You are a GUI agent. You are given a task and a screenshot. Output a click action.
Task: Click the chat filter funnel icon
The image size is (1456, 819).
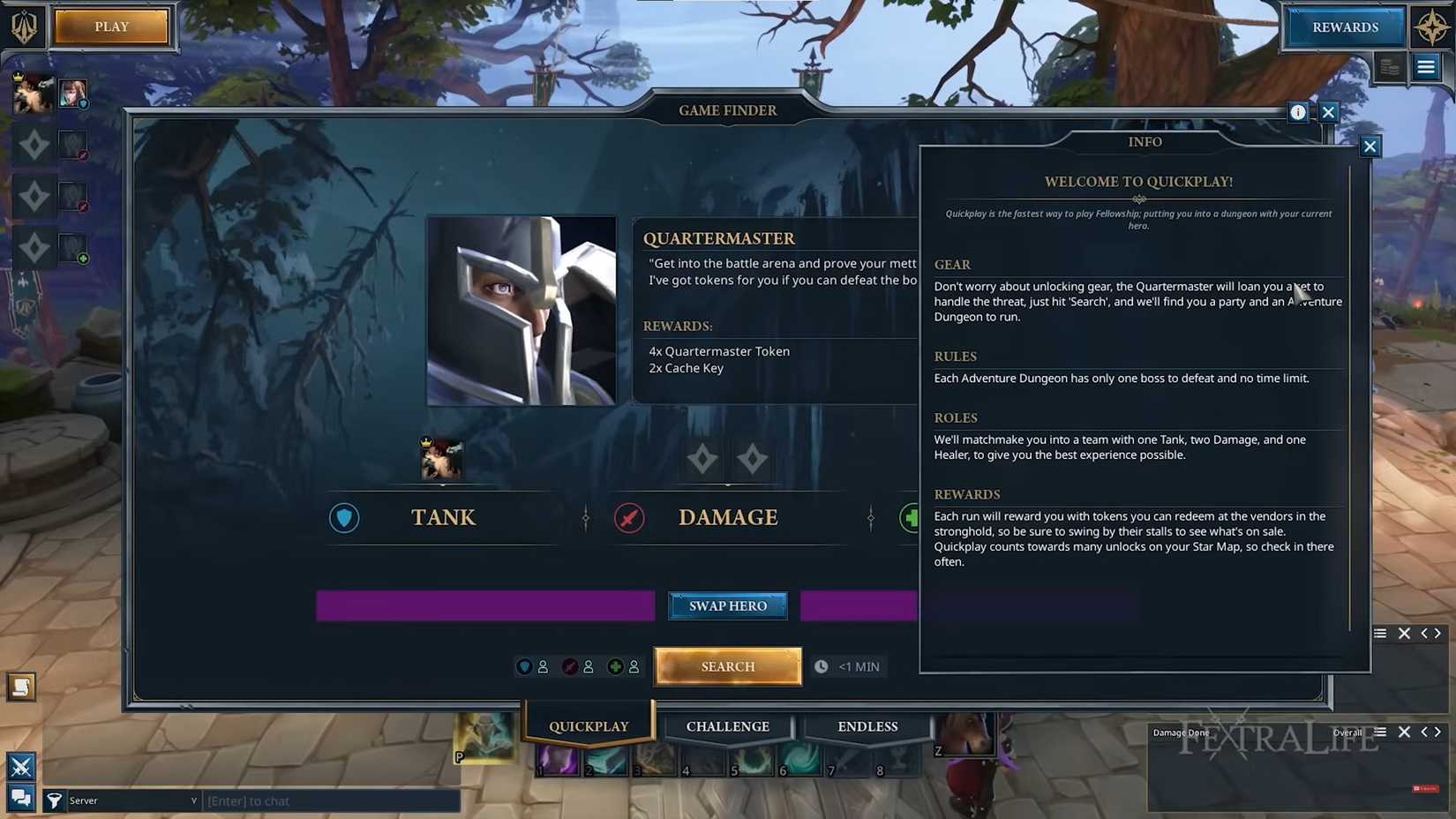tap(55, 800)
